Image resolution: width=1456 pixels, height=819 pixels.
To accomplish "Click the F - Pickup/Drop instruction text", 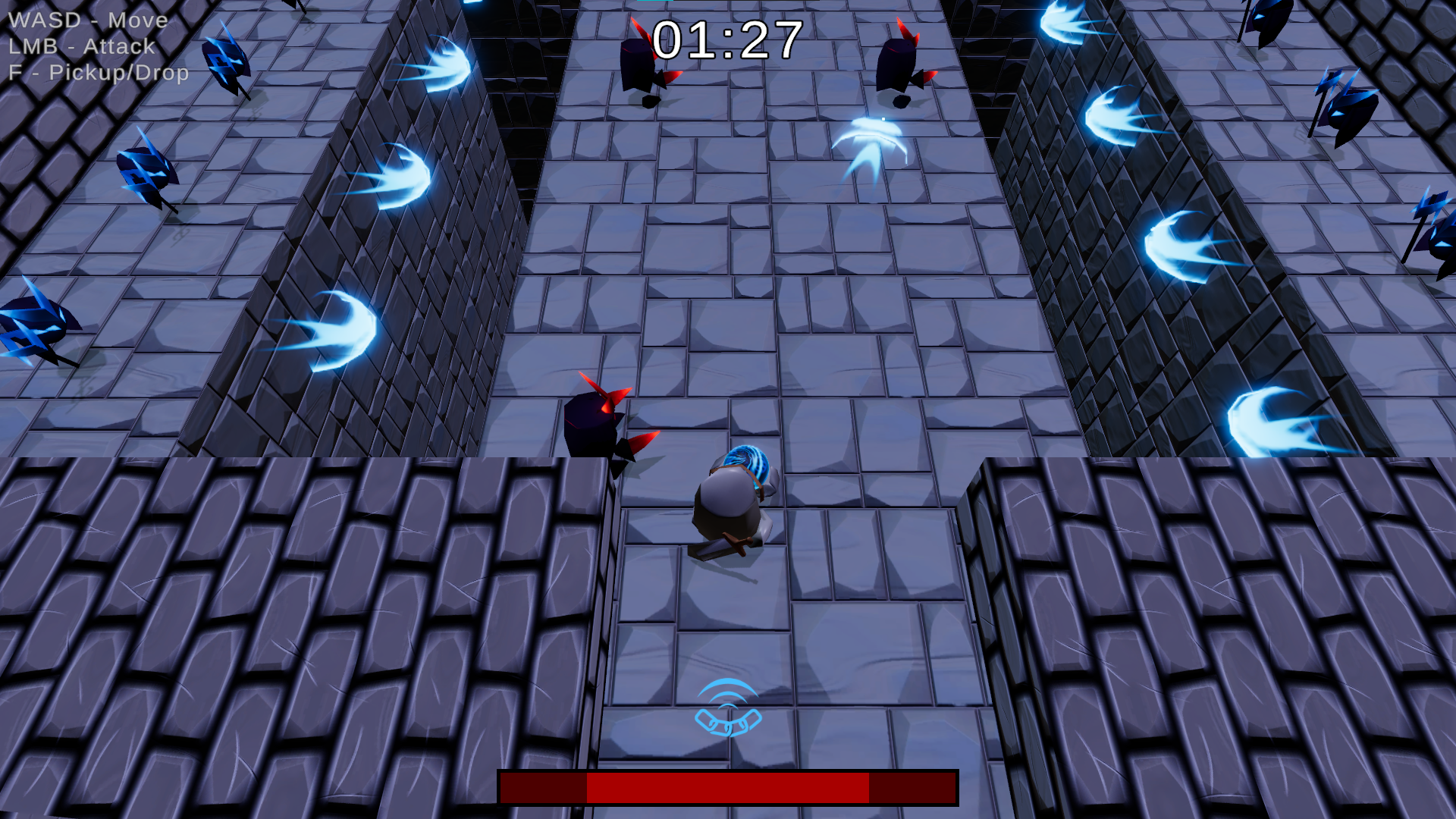I will [x=99, y=74].
